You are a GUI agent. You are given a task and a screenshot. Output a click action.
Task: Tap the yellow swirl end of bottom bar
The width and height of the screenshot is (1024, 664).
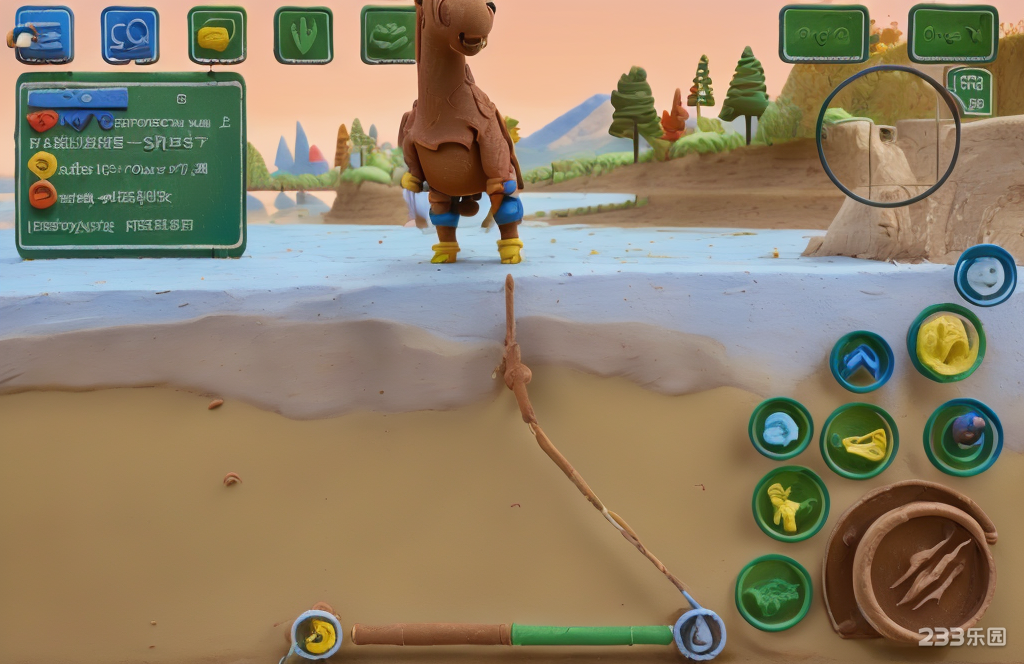(x=317, y=634)
